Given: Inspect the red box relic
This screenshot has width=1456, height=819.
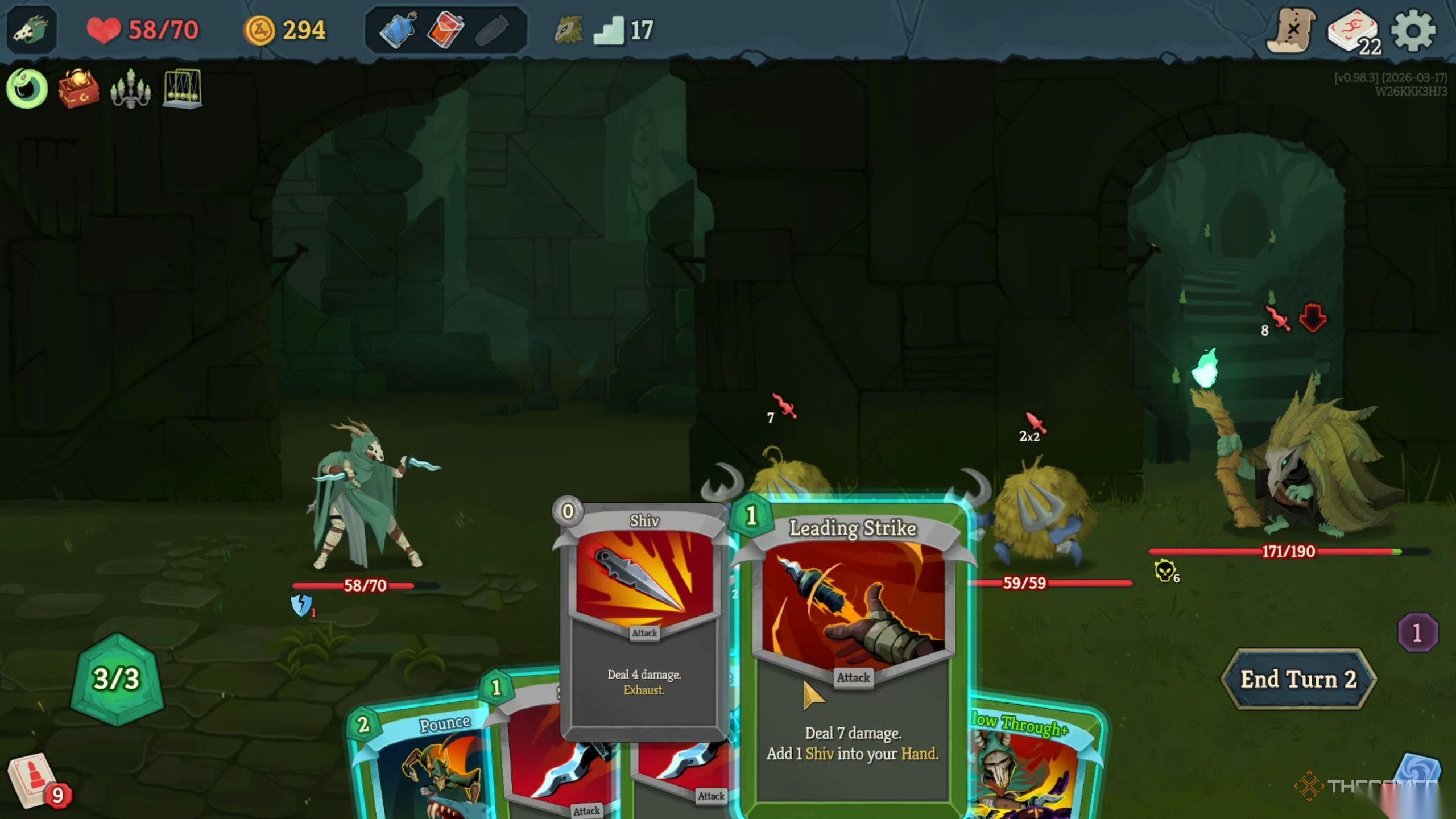Looking at the screenshot, I should 78,89.
